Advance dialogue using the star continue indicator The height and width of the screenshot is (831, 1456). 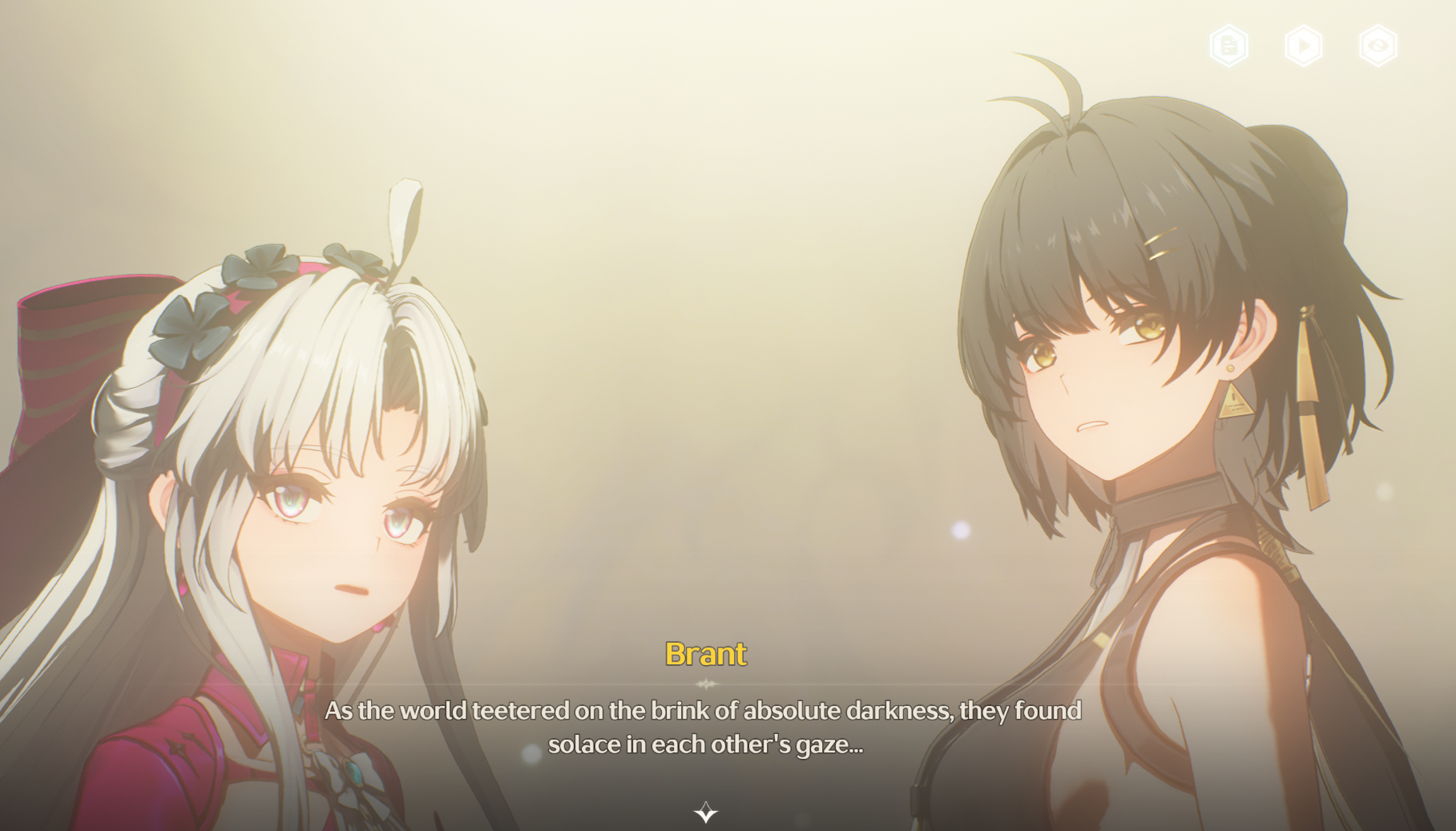[705, 813]
